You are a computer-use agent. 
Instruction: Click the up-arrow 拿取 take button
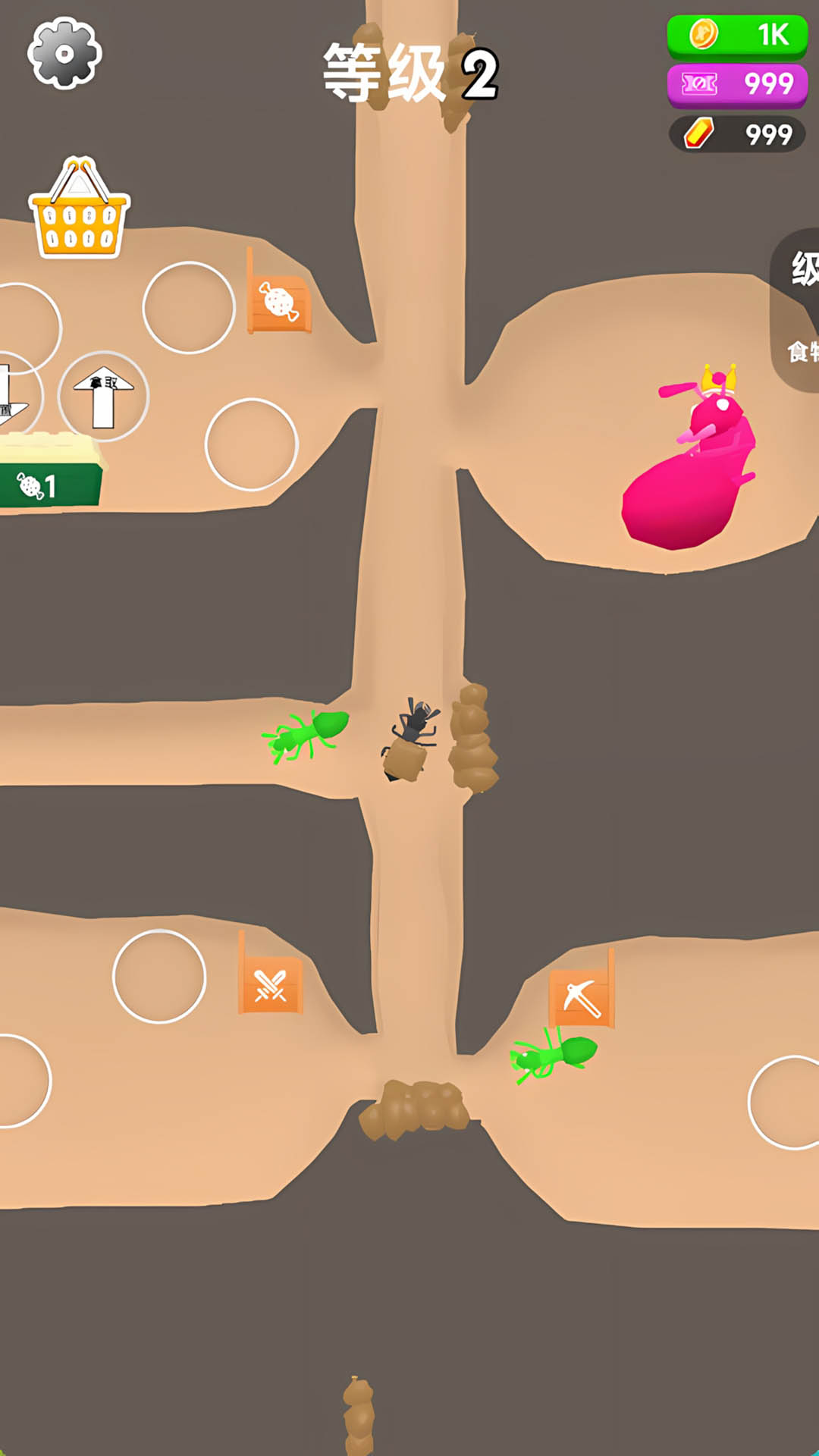point(103,397)
